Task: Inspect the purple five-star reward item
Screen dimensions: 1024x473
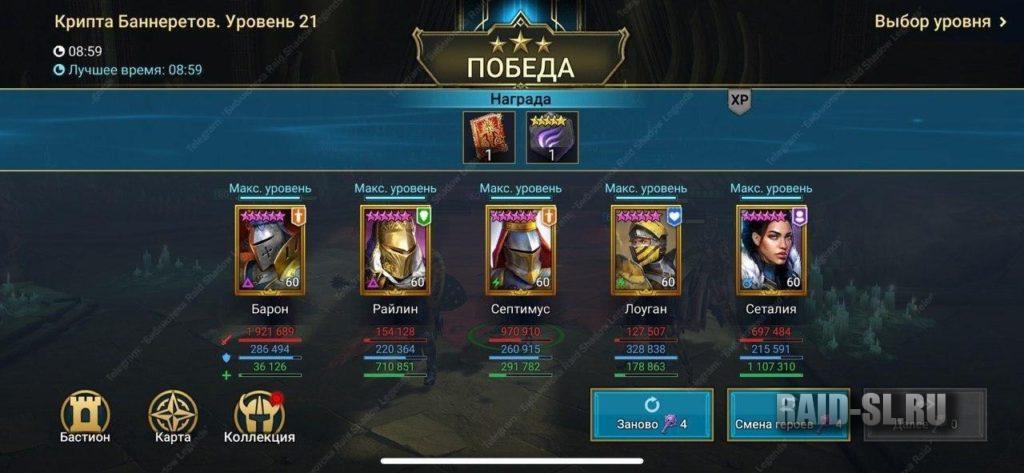Action: [x=552, y=137]
